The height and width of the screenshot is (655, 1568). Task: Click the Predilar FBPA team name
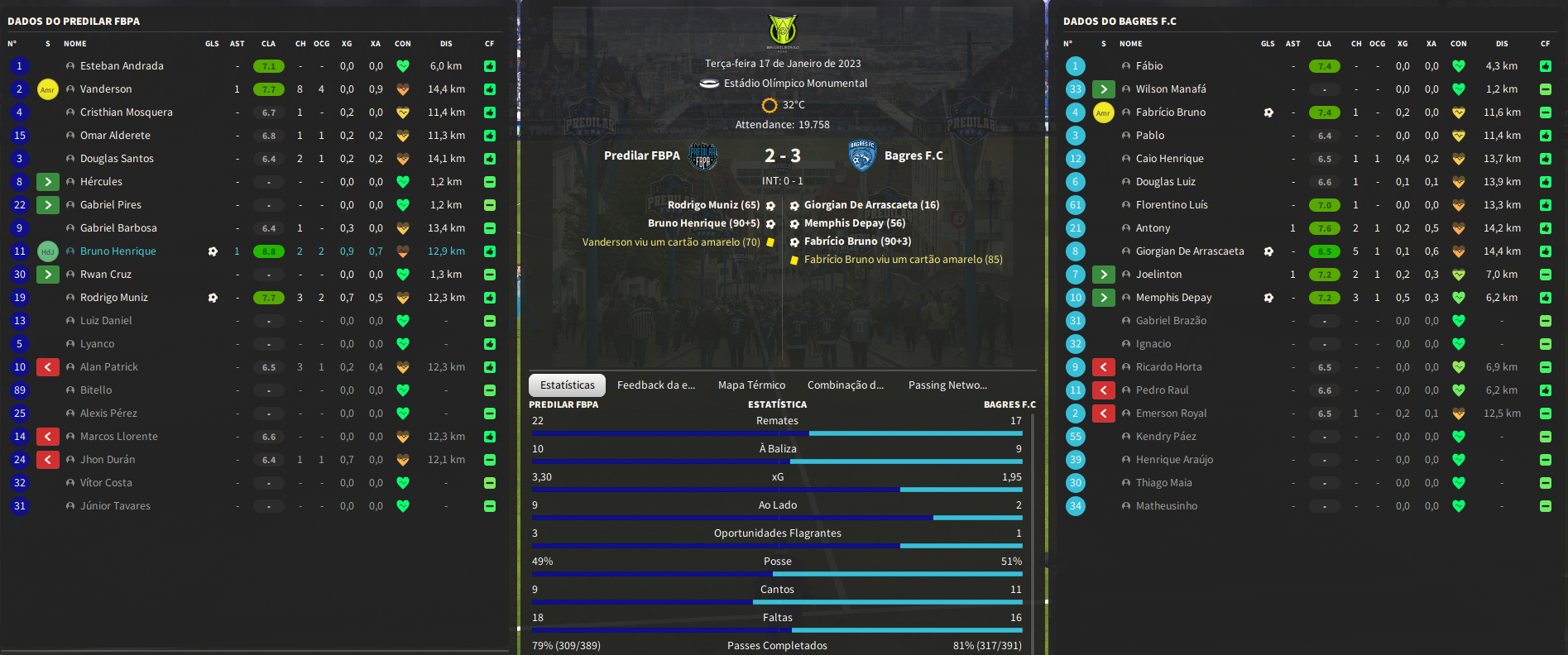click(x=641, y=155)
